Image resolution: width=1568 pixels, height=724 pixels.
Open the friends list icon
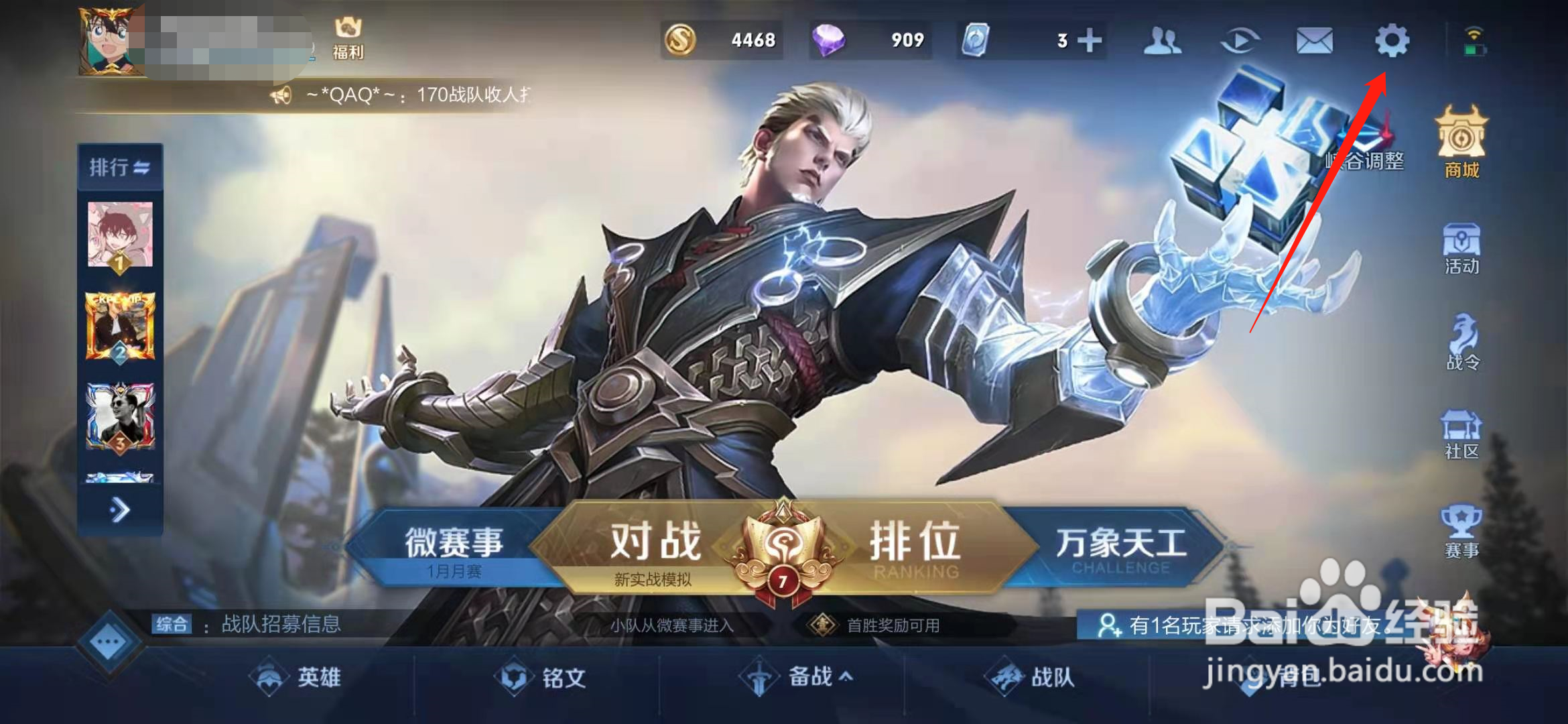pos(1163,42)
